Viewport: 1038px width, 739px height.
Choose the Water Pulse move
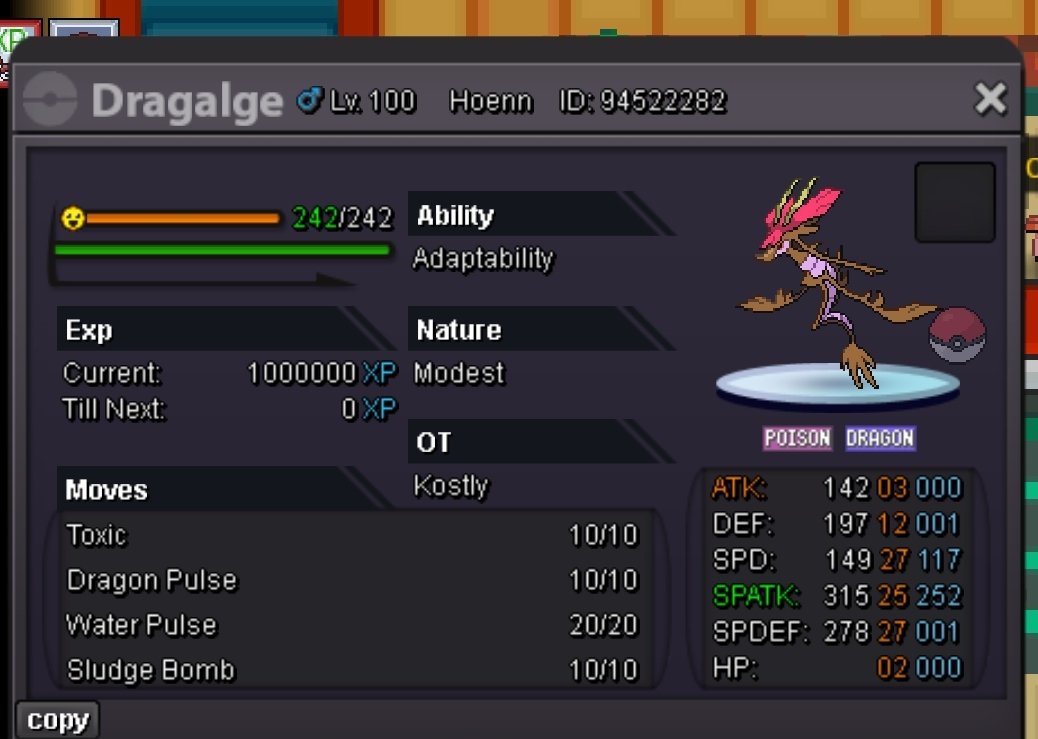352,625
